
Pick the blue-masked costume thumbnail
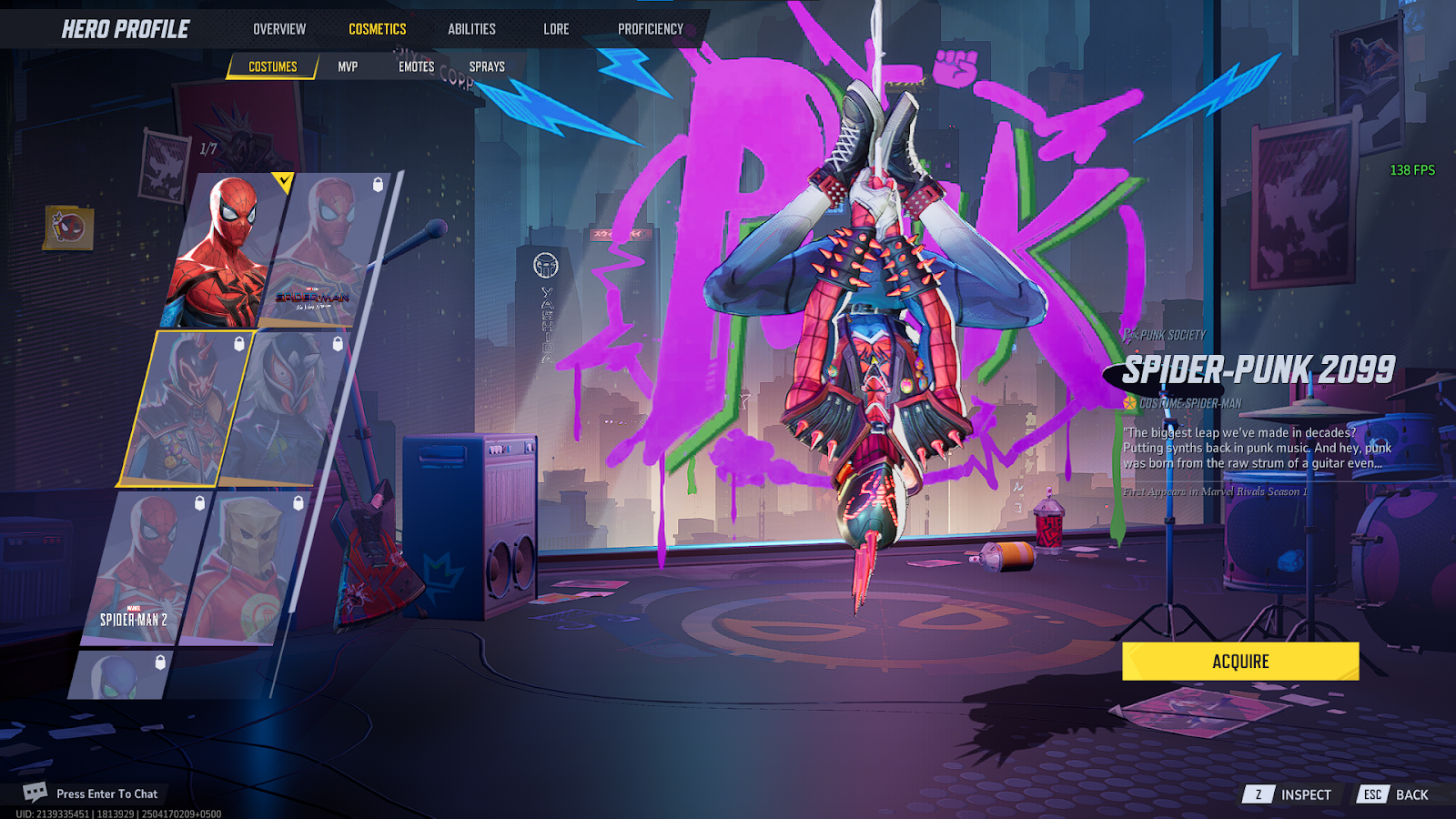[x=121, y=675]
